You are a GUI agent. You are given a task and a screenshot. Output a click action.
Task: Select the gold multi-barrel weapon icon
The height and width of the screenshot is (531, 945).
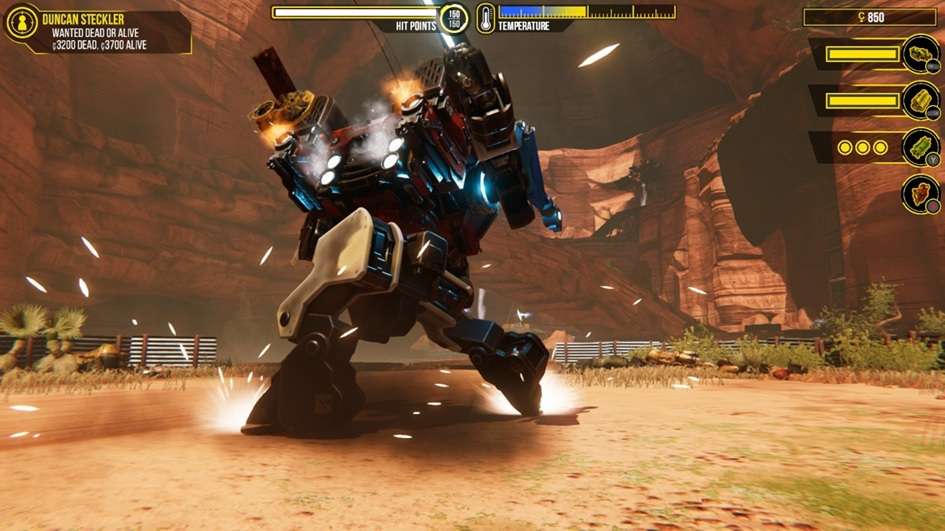tap(920, 101)
